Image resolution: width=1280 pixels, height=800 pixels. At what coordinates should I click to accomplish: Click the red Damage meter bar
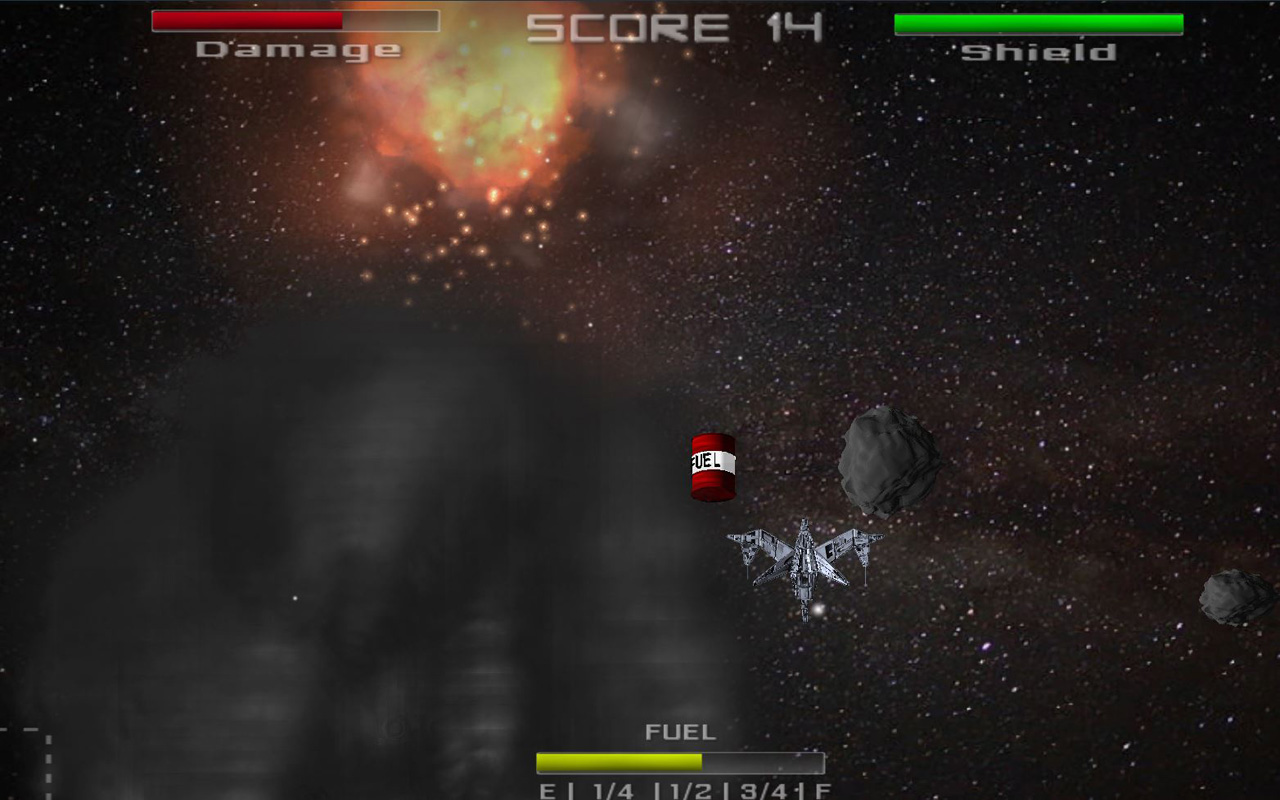[x=245, y=22]
